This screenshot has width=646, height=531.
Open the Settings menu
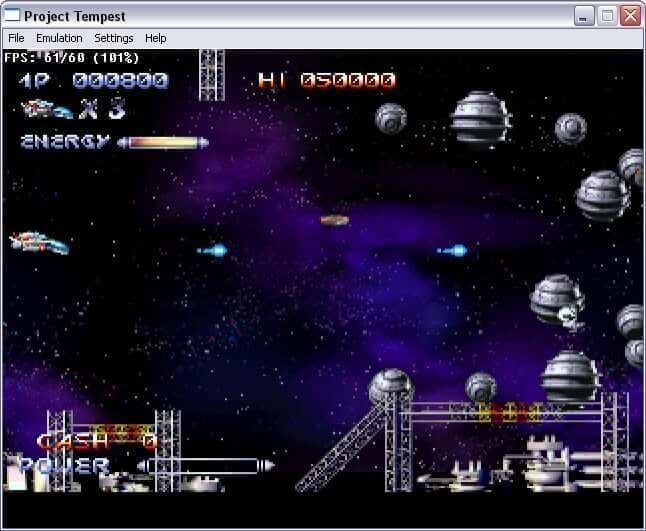114,38
